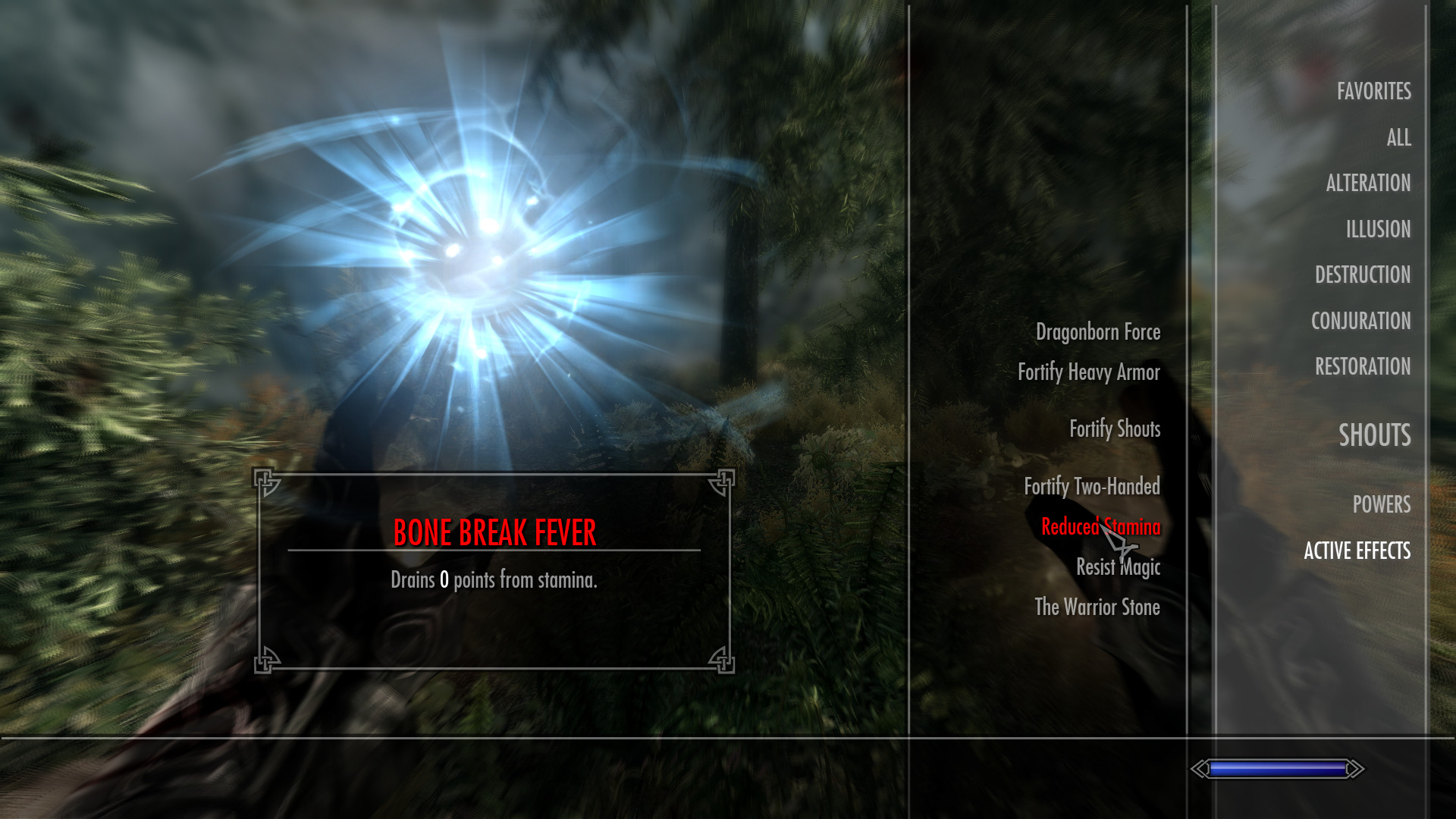View the Resist Magic effect

tap(1118, 567)
